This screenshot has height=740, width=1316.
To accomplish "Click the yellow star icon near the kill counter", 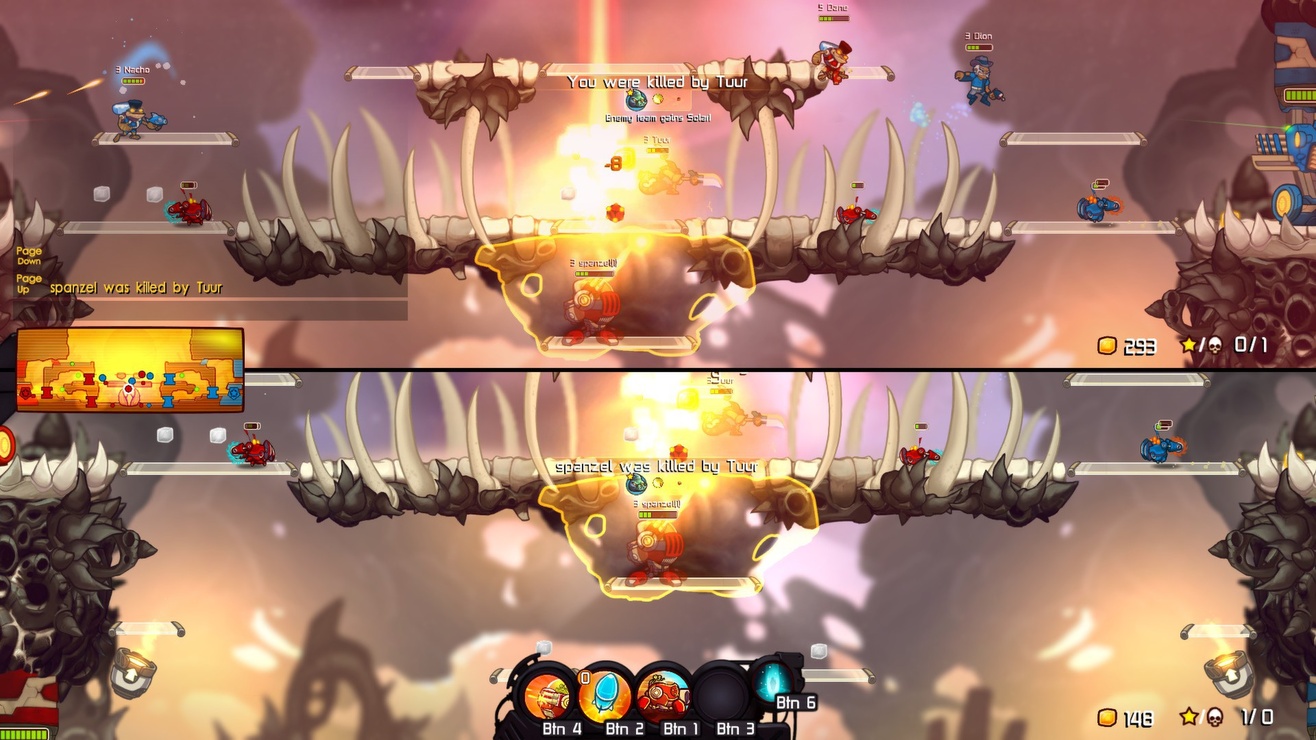I will click(1188, 345).
